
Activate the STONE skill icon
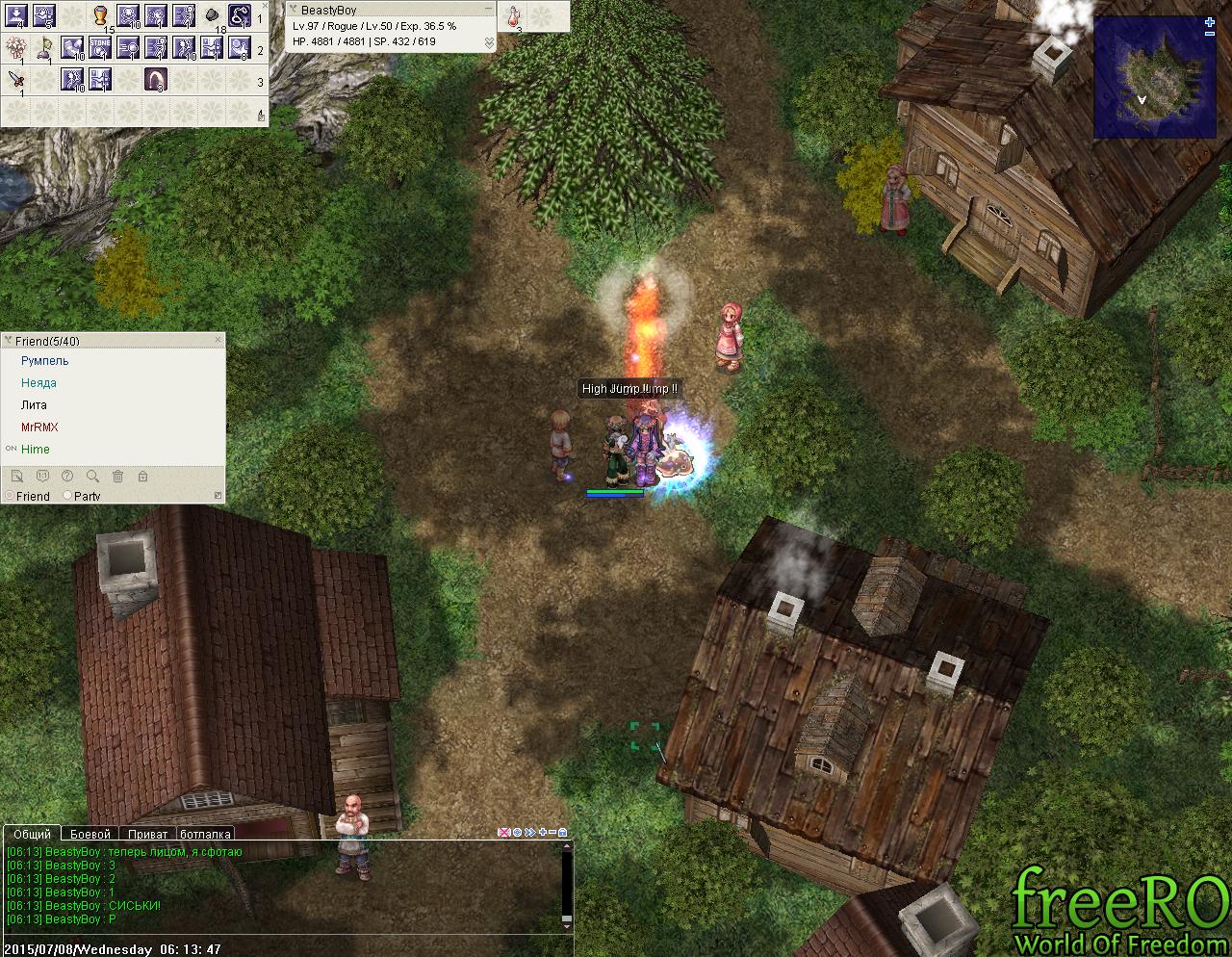(100, 47)
